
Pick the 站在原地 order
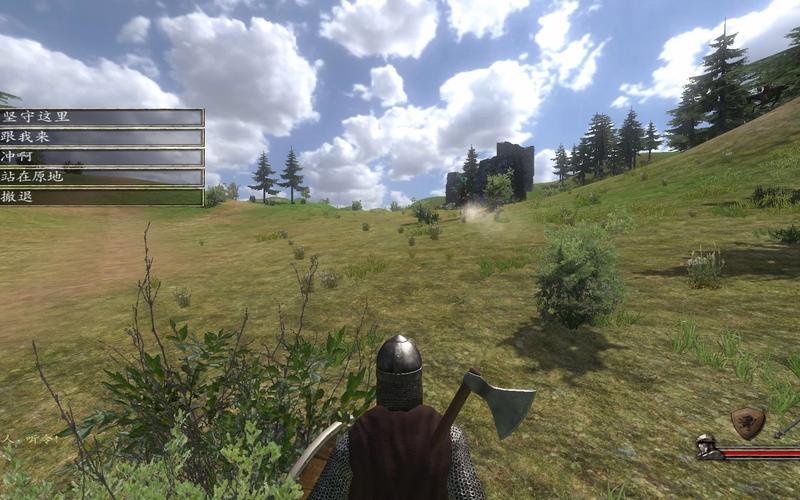pos(101,177)
